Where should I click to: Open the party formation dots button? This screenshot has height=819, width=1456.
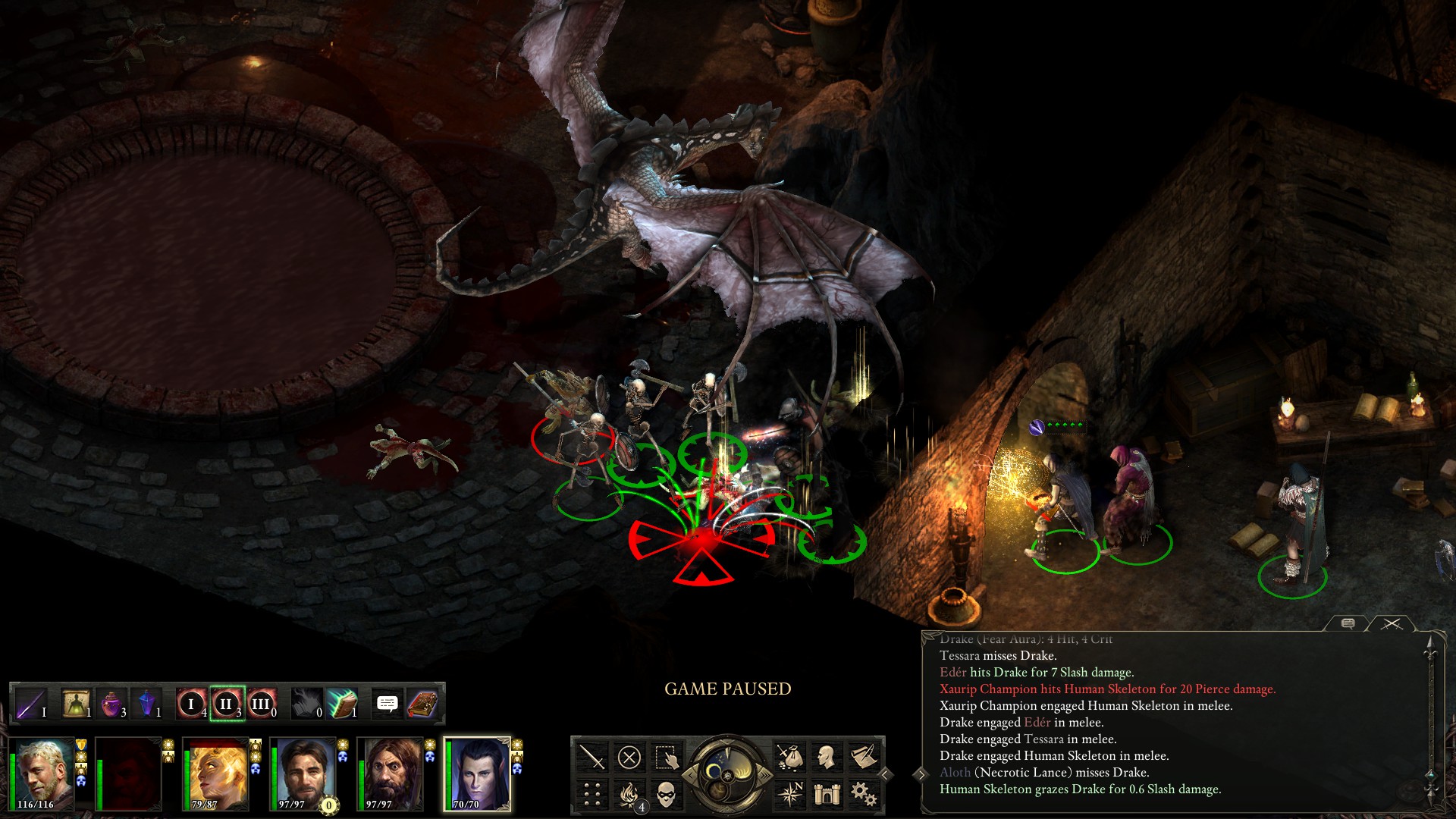coord(592,794)
